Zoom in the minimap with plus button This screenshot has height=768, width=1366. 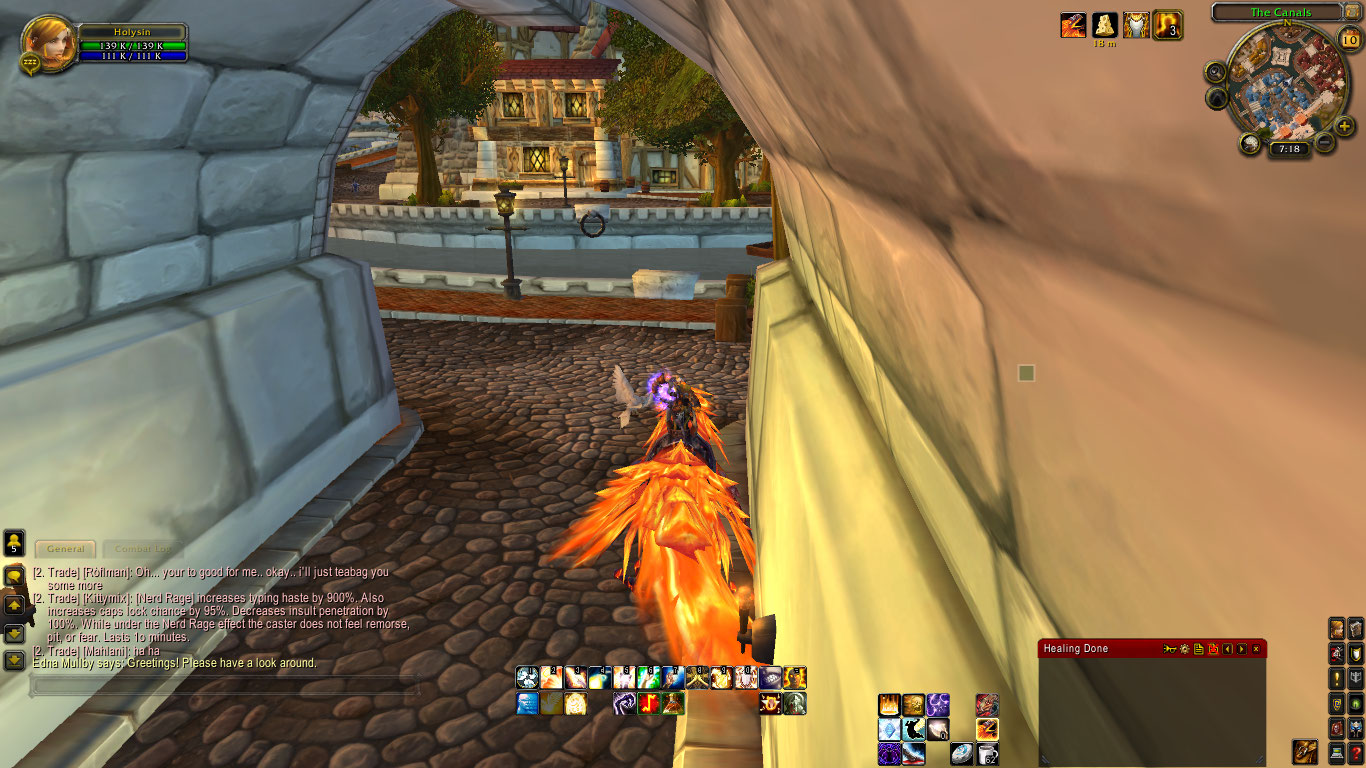click(x=1344, y=126)
